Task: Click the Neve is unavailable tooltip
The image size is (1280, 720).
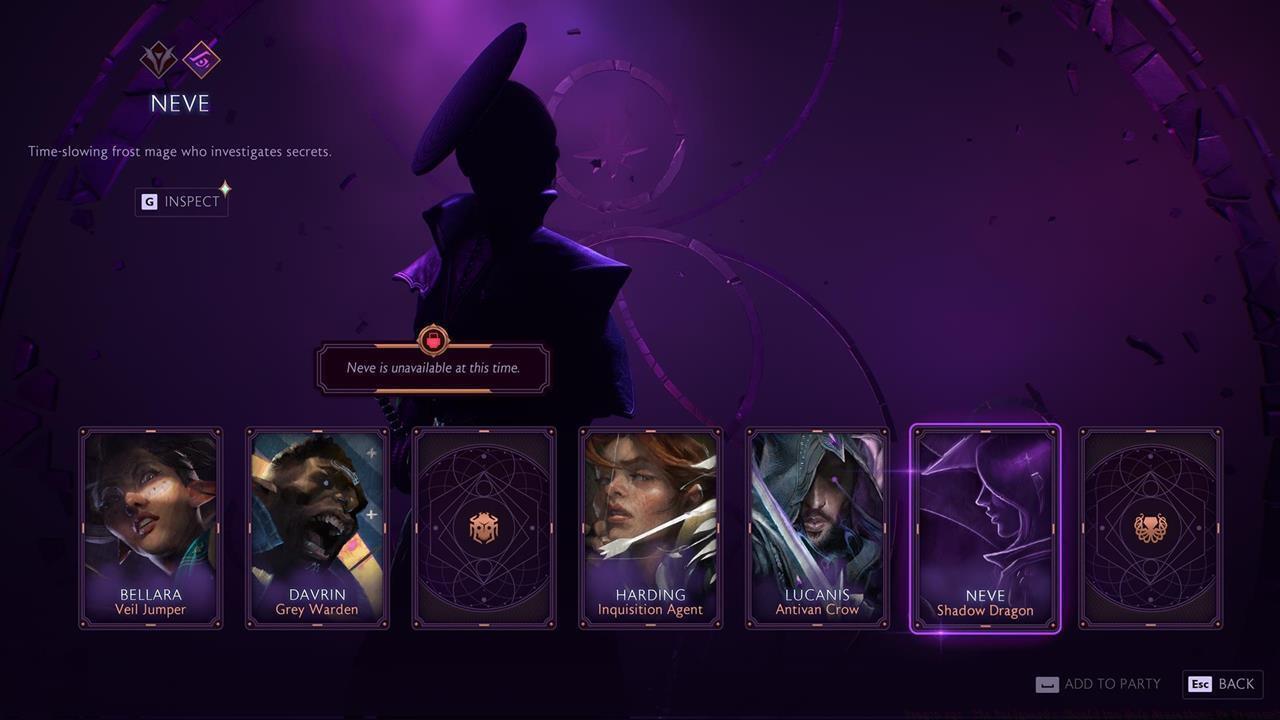Action: coord(431,368)
